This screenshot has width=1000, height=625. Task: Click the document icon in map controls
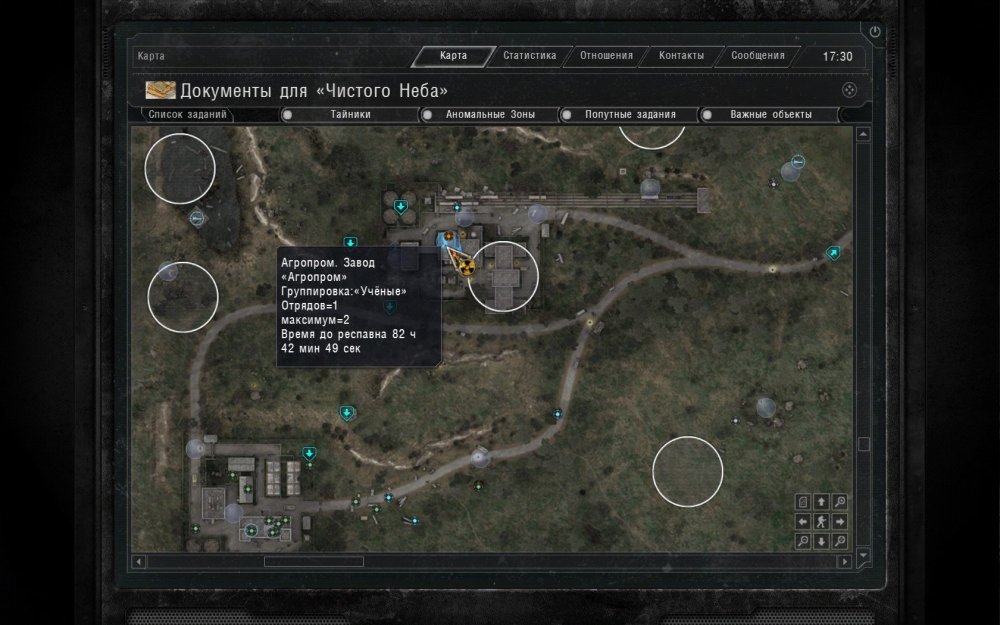point(803,502)
